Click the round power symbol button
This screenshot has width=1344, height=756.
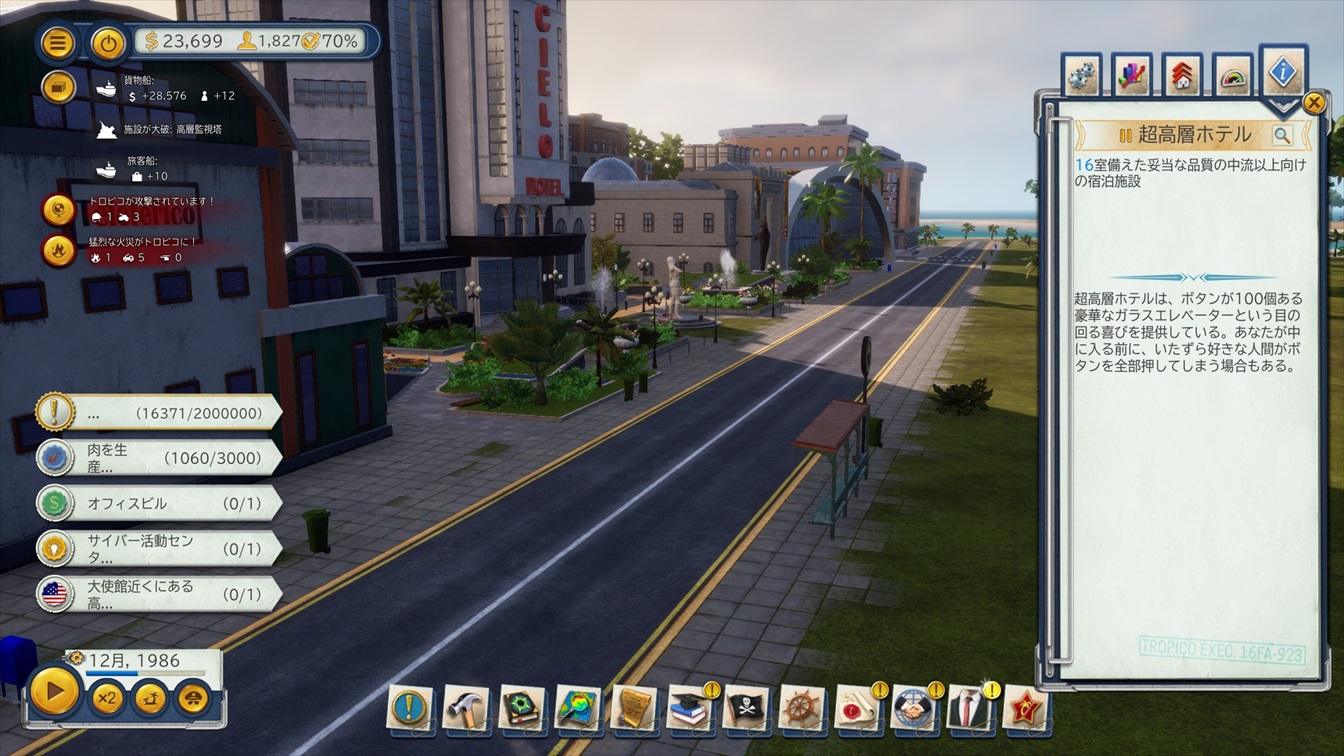108,42
